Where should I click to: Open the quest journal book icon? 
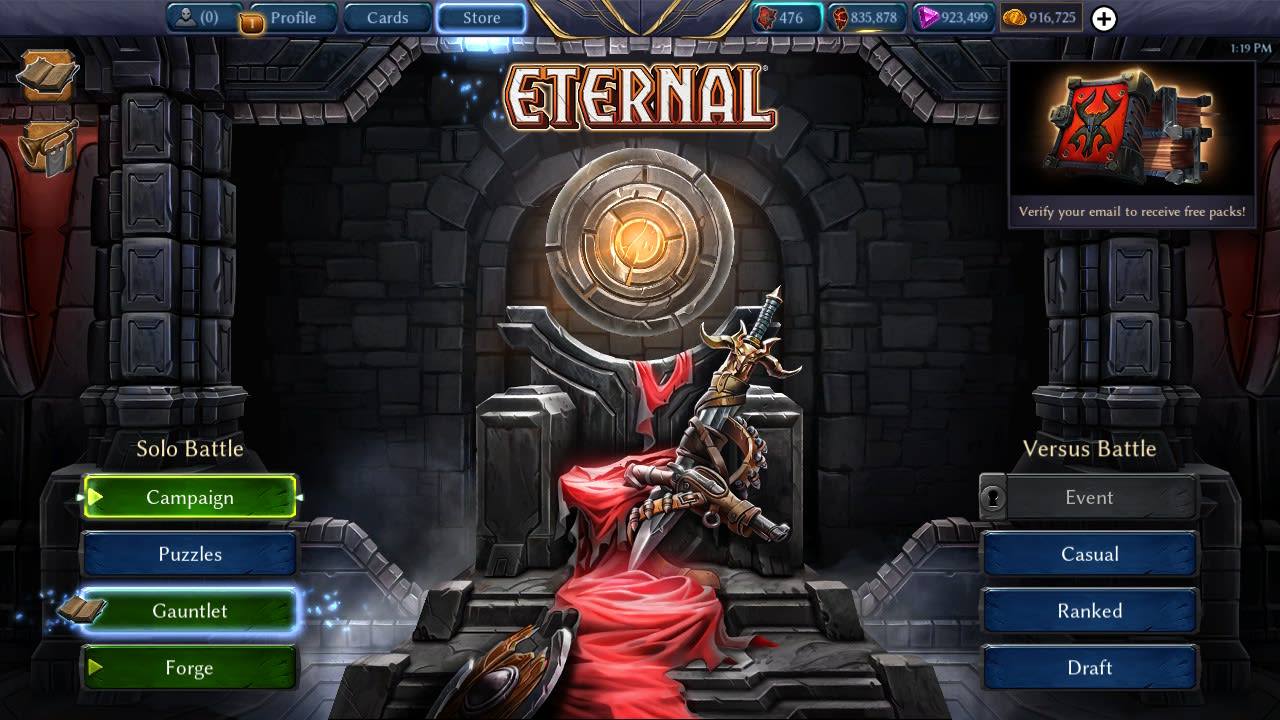[x=46, y=76]
